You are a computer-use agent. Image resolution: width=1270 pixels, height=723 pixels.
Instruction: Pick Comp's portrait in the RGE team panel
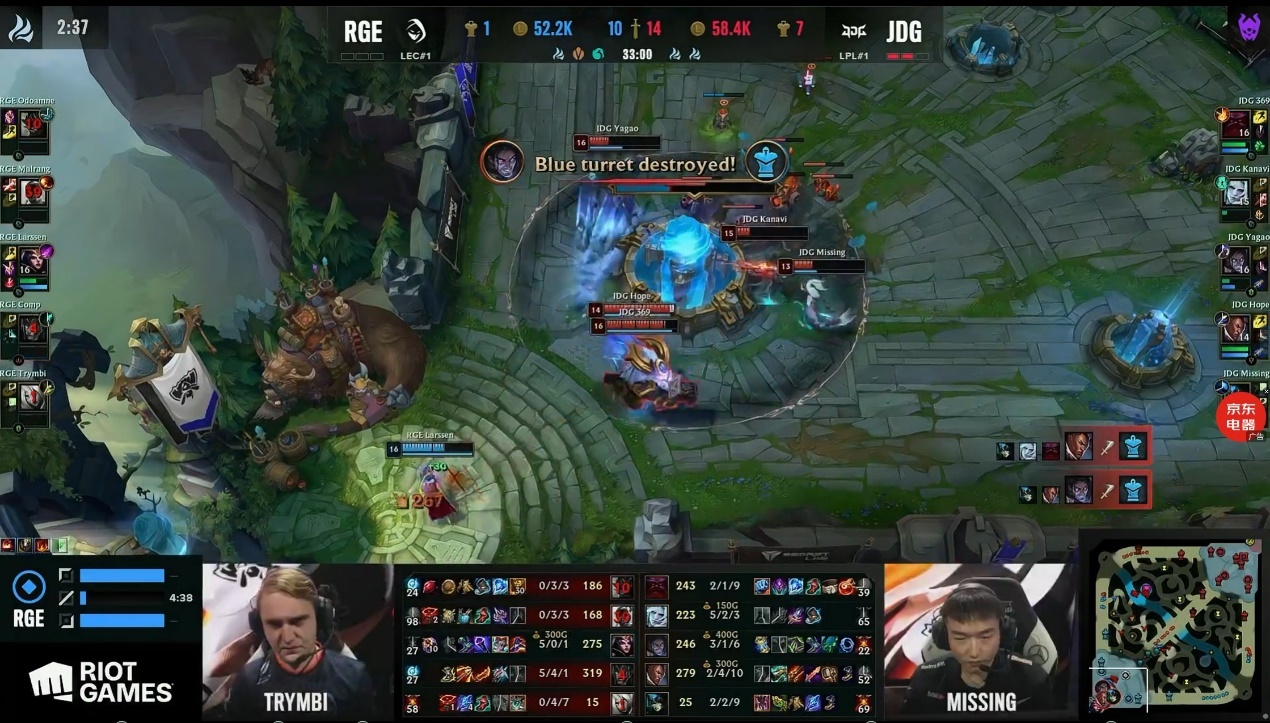33,328
